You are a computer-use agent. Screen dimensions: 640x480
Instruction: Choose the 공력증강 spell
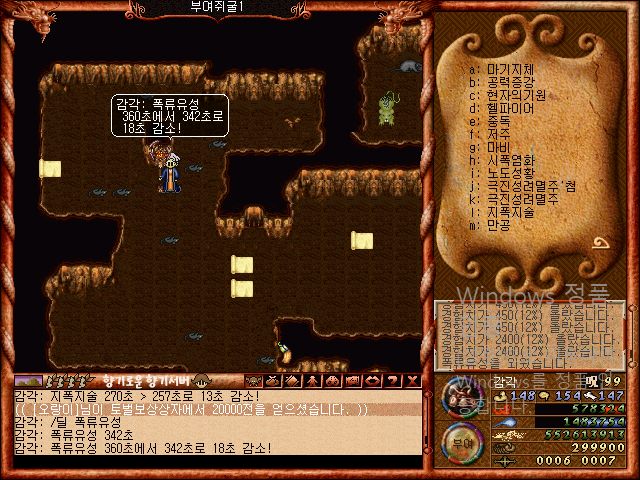click(x=509, y=82)
